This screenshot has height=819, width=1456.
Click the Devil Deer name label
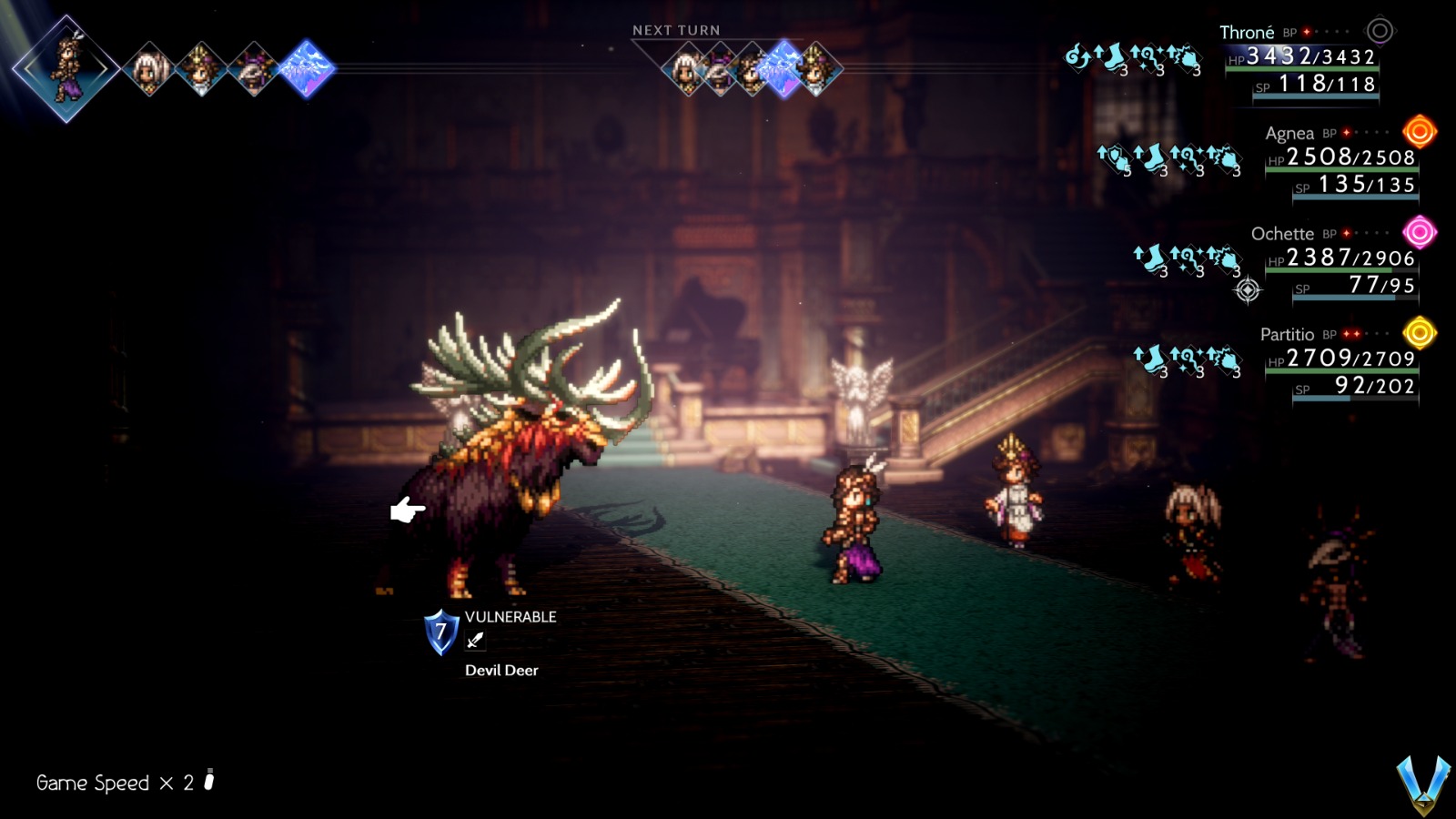coord(500,671)
